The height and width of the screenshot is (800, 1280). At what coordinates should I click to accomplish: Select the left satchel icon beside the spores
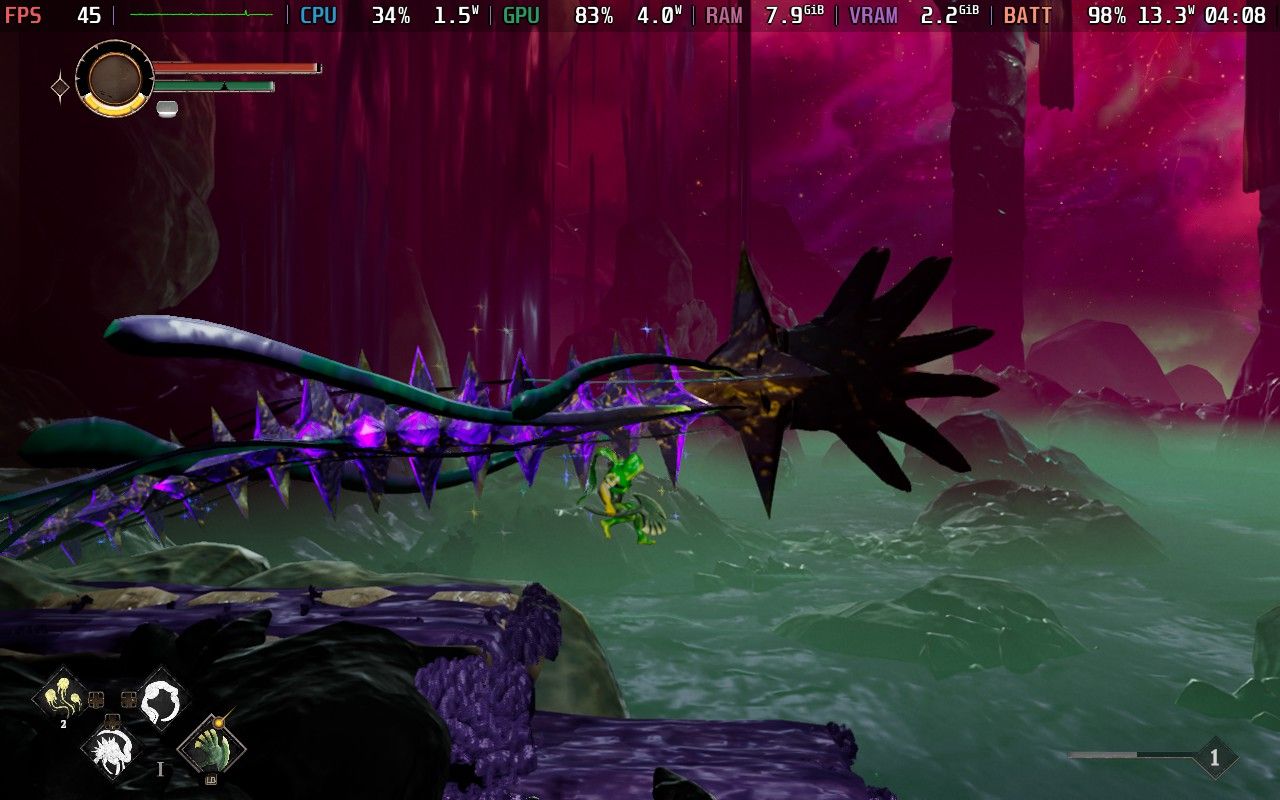click(x=96, y=699)
